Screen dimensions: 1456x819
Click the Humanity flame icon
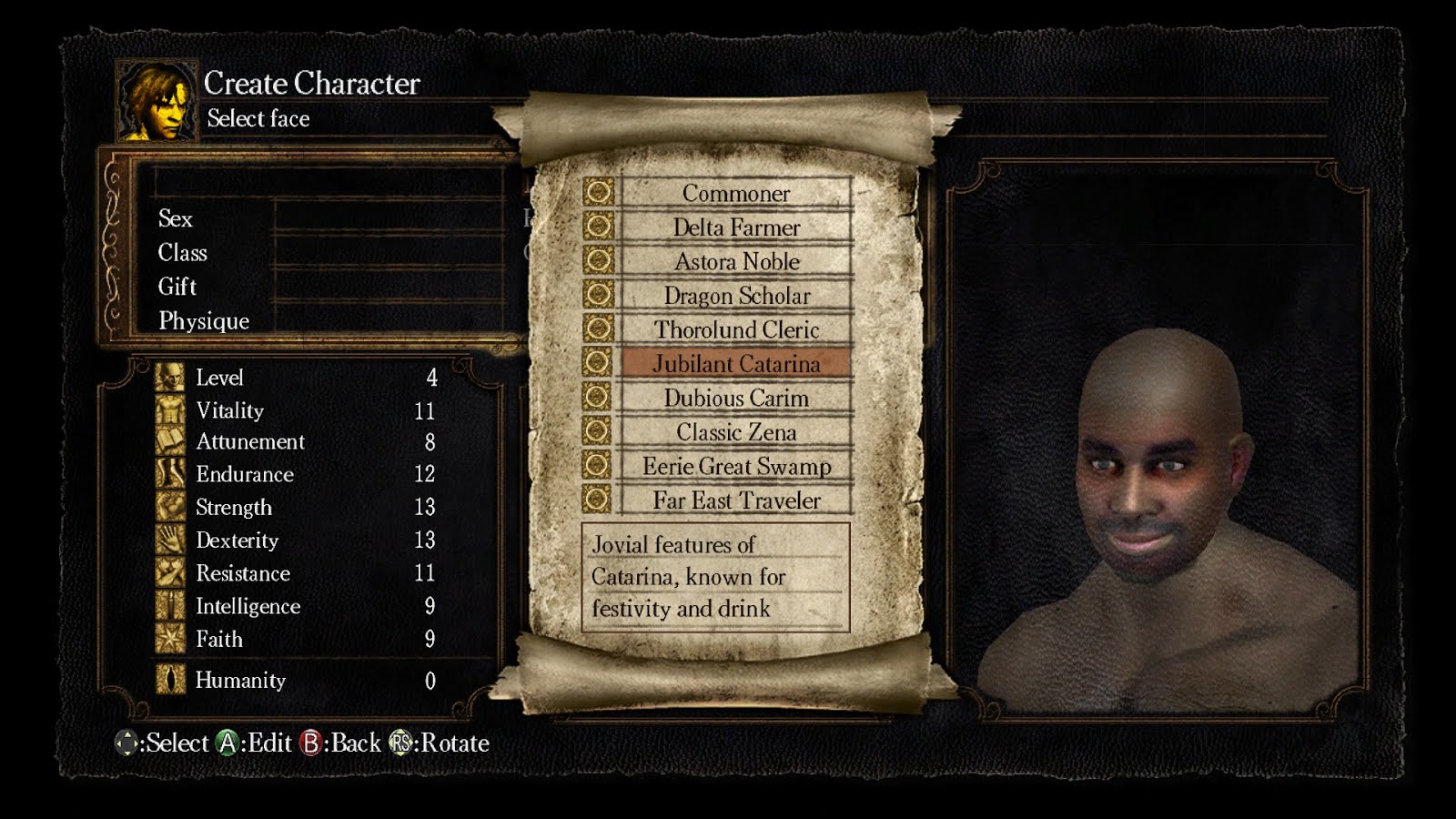tap(169, 681)
